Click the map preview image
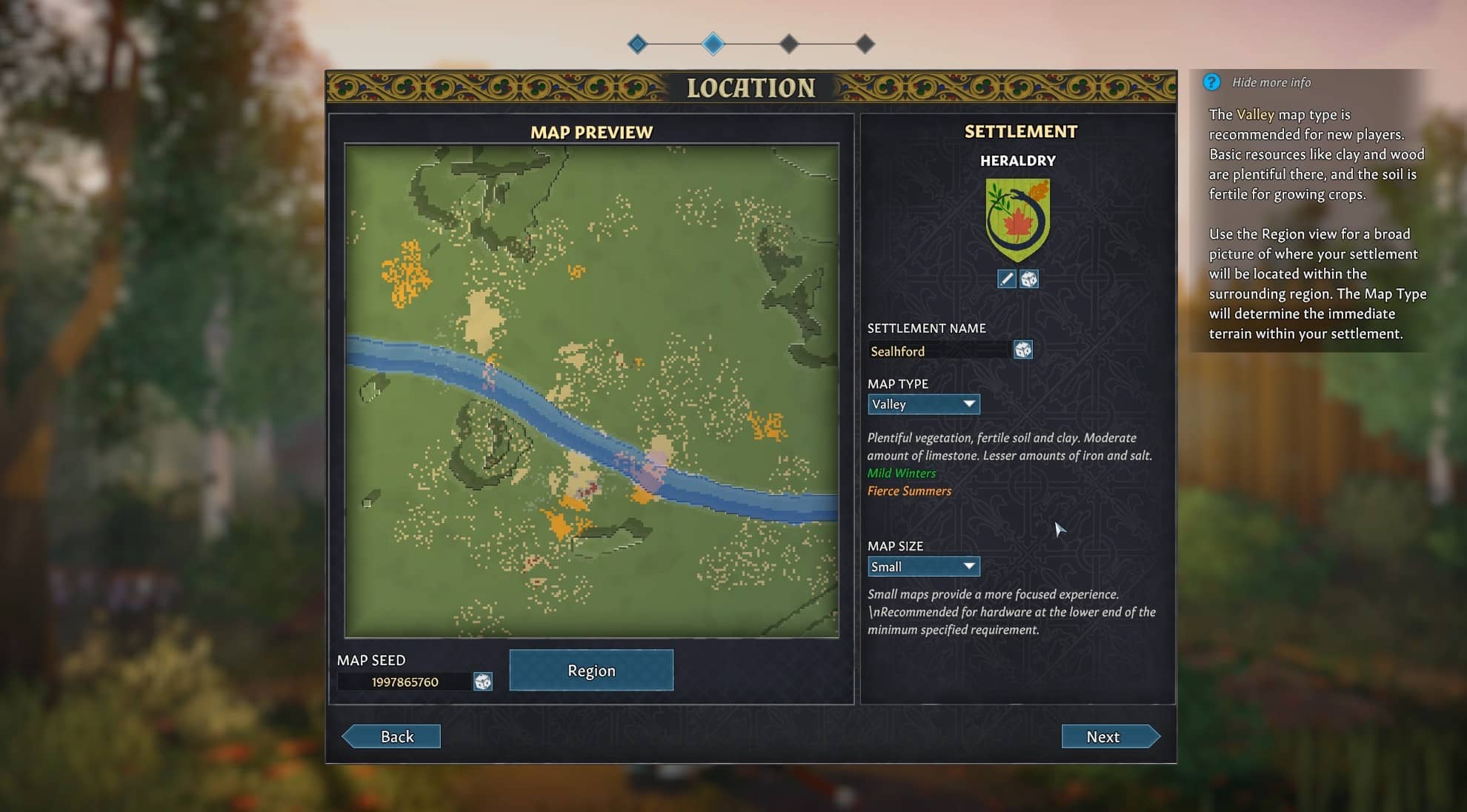The height and width of the screenshot is (812, 1467). coord(591,390)
